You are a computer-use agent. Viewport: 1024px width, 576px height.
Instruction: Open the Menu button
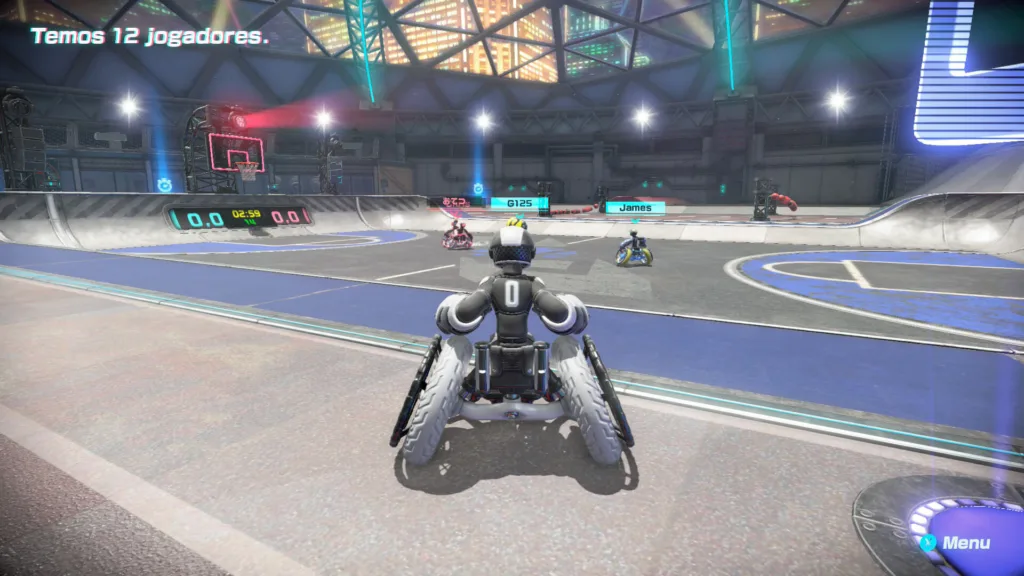point(957,543)
